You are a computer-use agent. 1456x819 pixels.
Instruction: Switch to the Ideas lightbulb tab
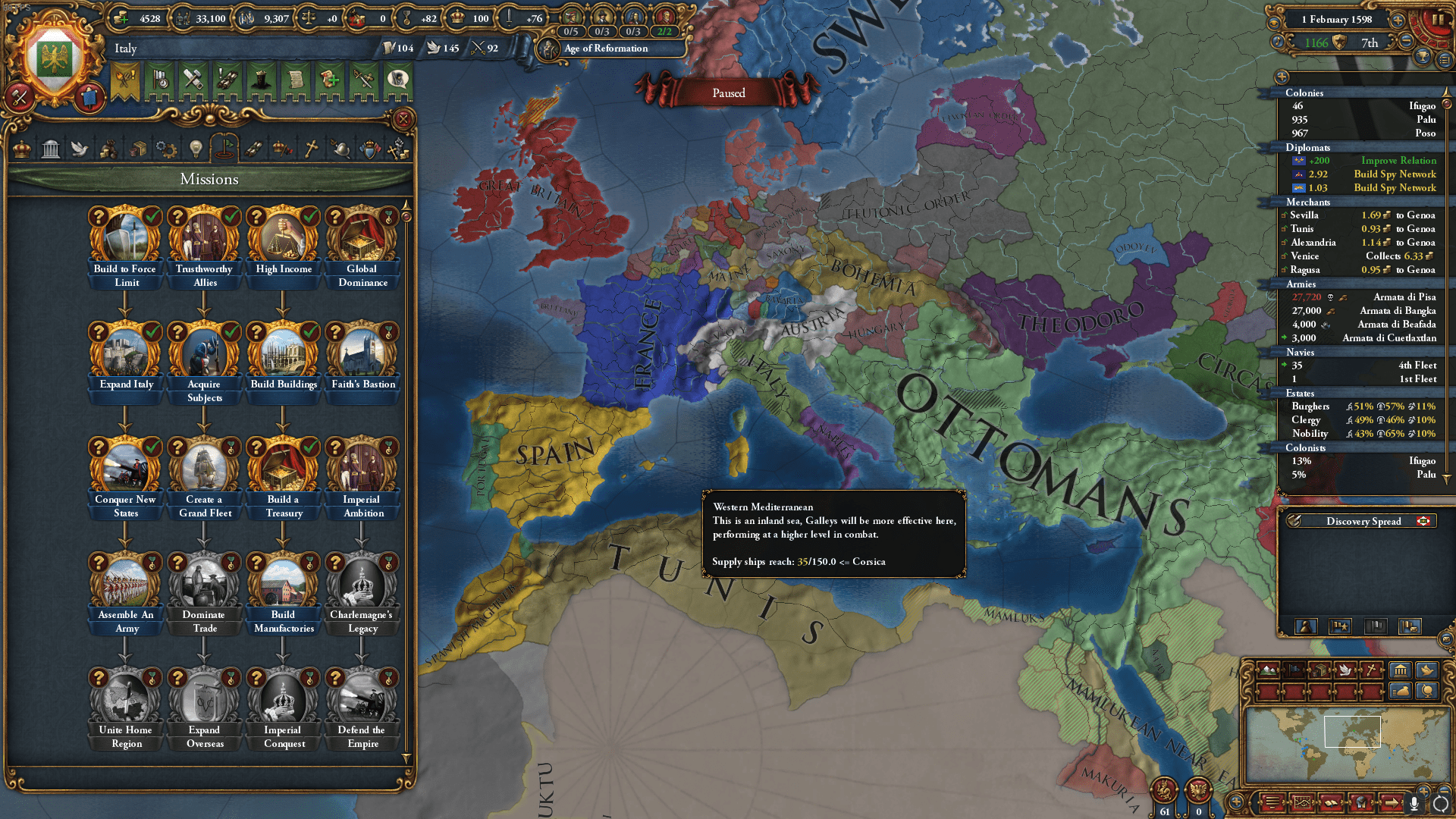pos(196,149)
